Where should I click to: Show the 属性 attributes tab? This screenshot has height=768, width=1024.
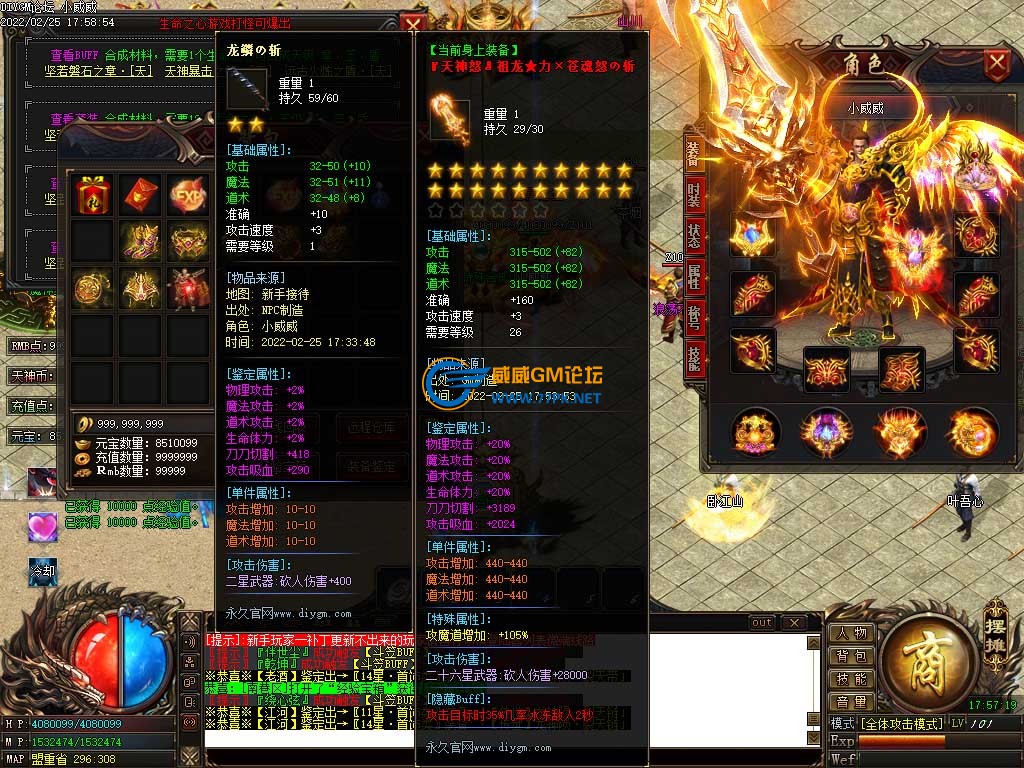tap(693, 279)
